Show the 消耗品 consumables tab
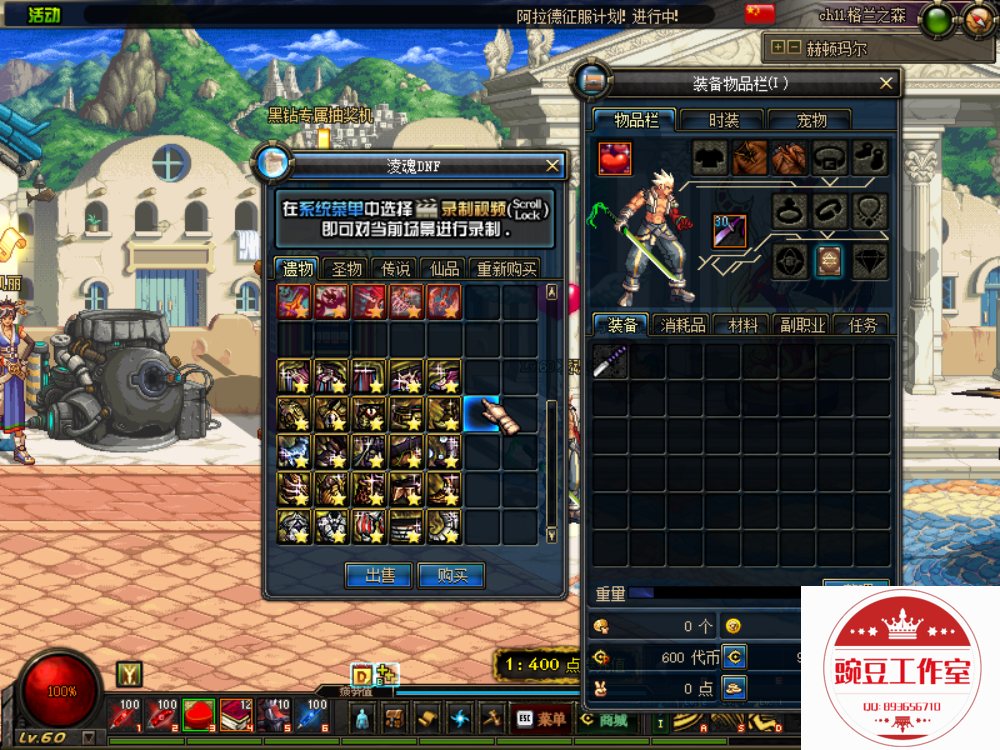Viewport: 1000px width, 750px height. (682, 325)
